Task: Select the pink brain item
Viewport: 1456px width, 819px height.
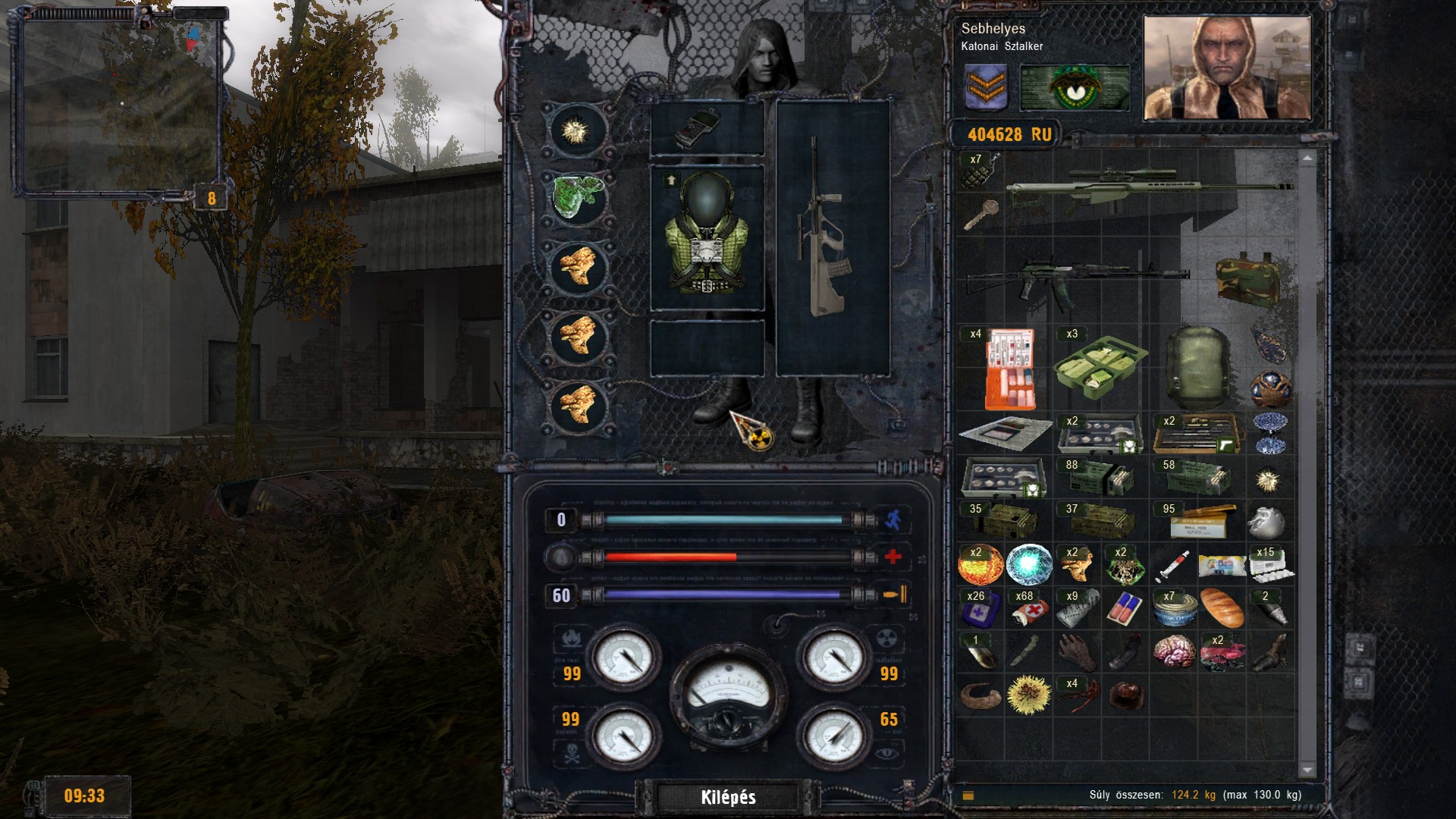Action: (1173, 651)
